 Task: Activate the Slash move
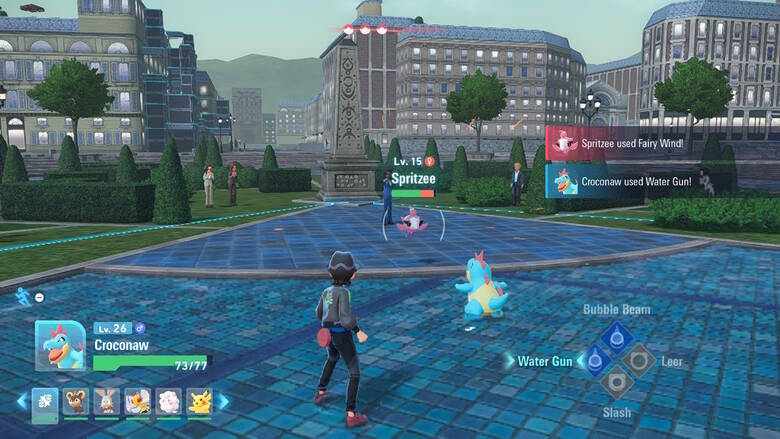tap(616, 382)
